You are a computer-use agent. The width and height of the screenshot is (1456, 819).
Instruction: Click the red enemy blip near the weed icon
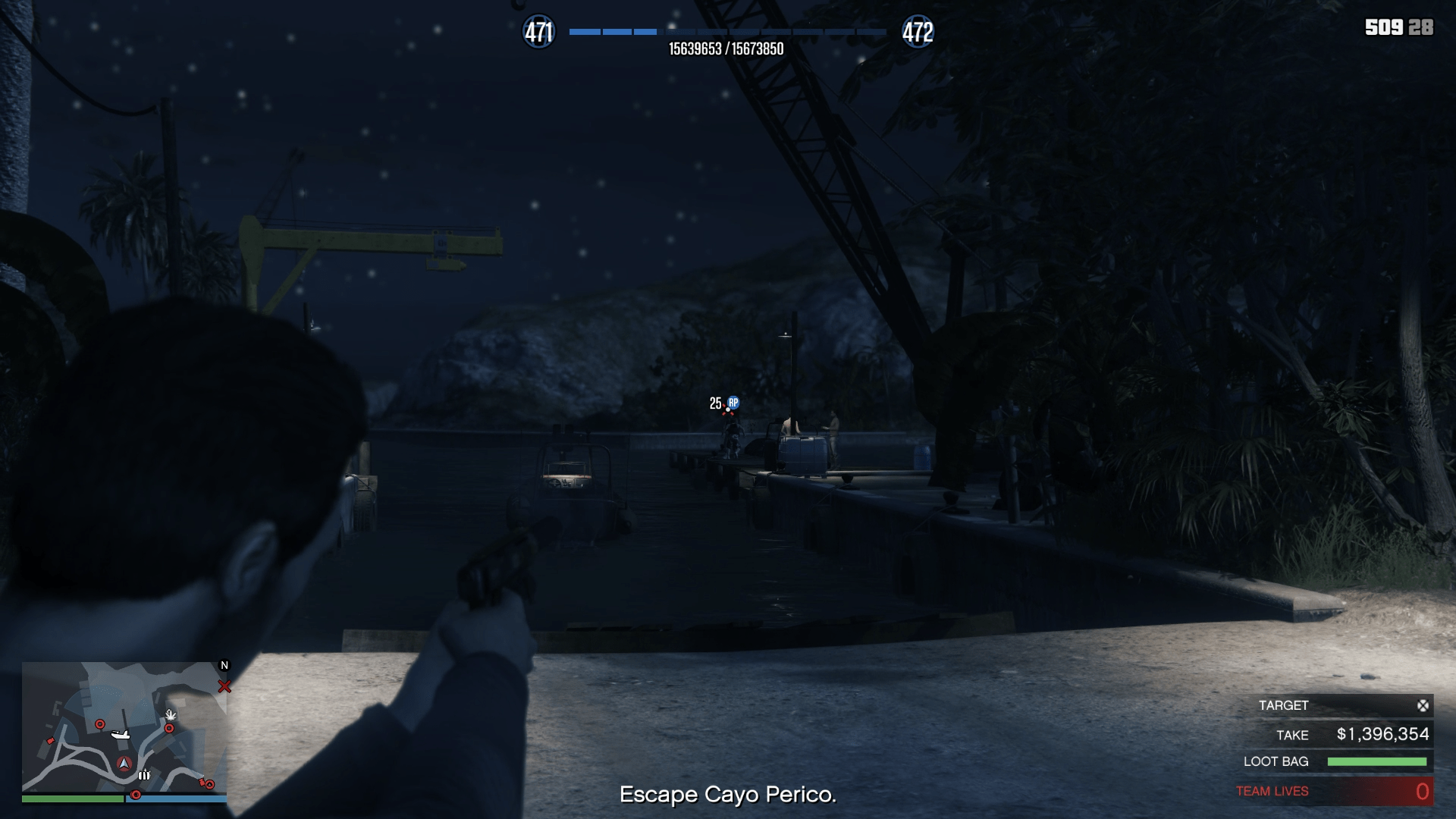[169, 728]
